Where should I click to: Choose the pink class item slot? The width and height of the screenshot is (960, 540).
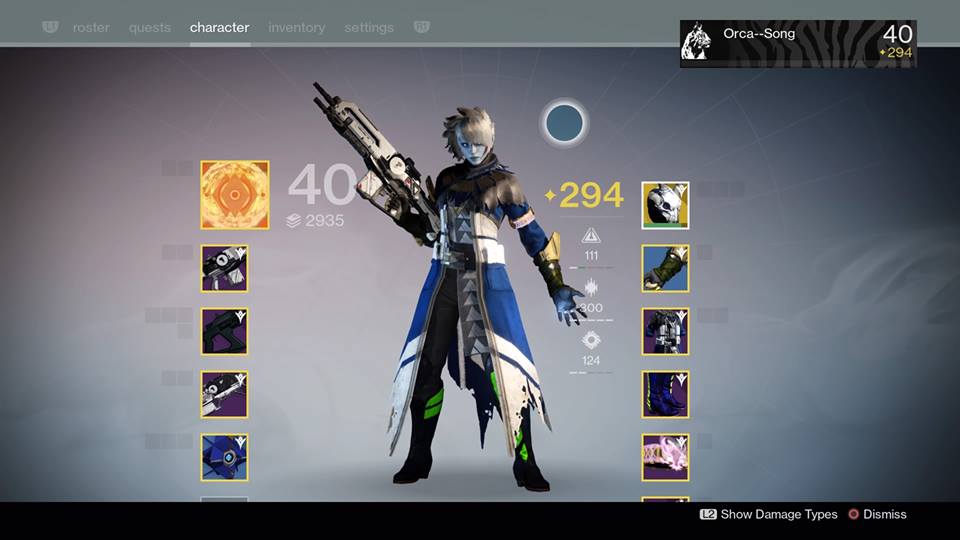click(665, 457)
